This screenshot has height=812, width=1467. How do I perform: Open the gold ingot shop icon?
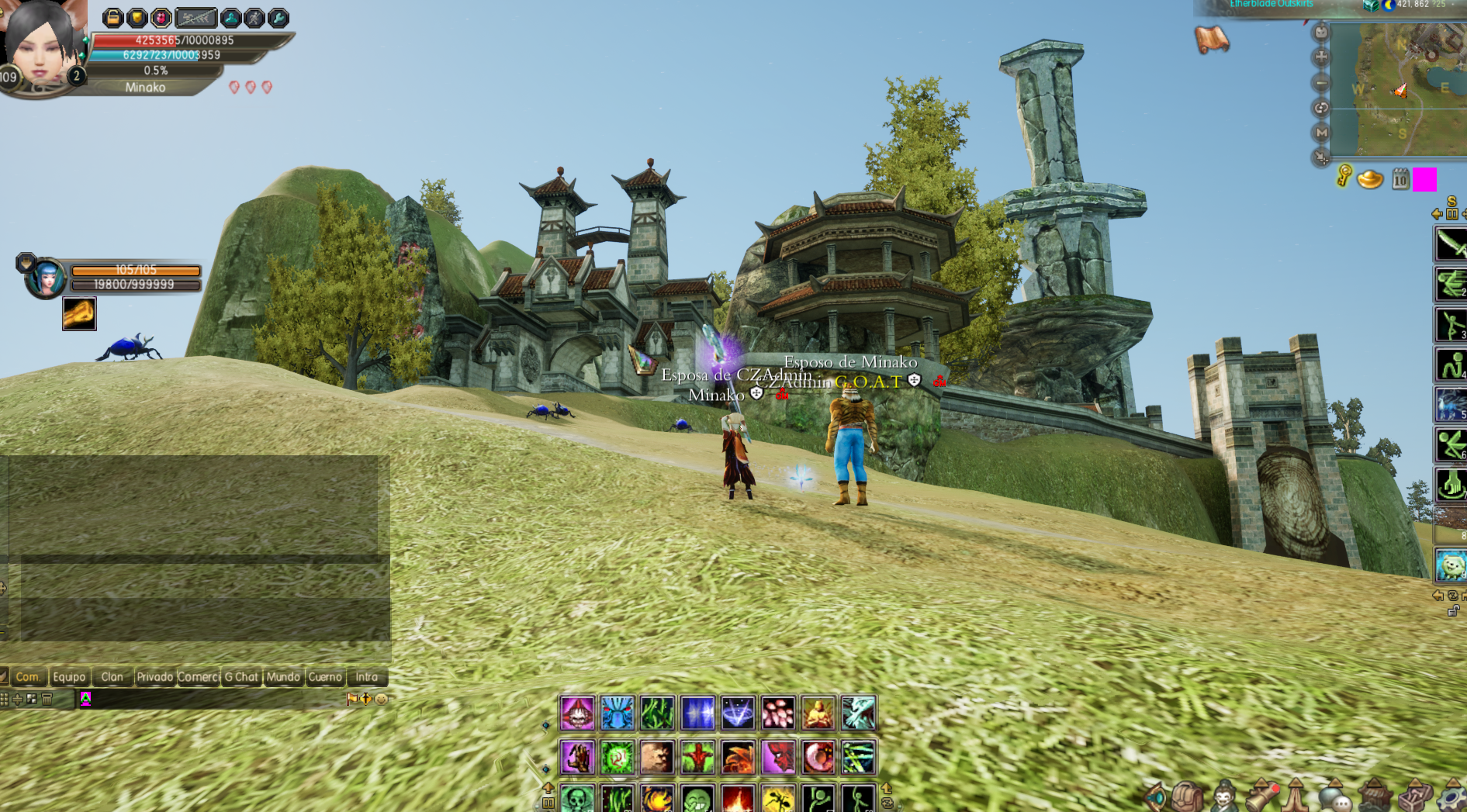1370,179
